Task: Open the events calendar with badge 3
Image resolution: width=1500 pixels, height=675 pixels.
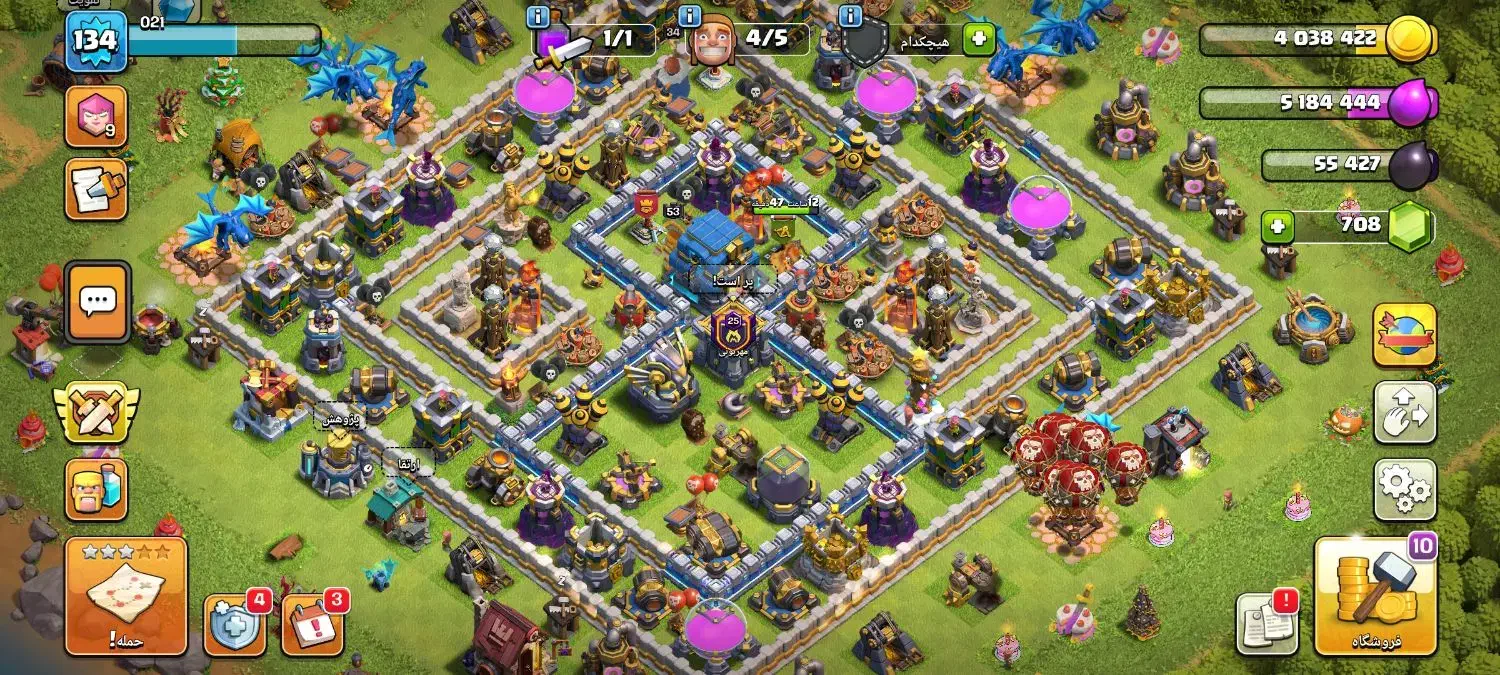Action: [x=312, y=625]
